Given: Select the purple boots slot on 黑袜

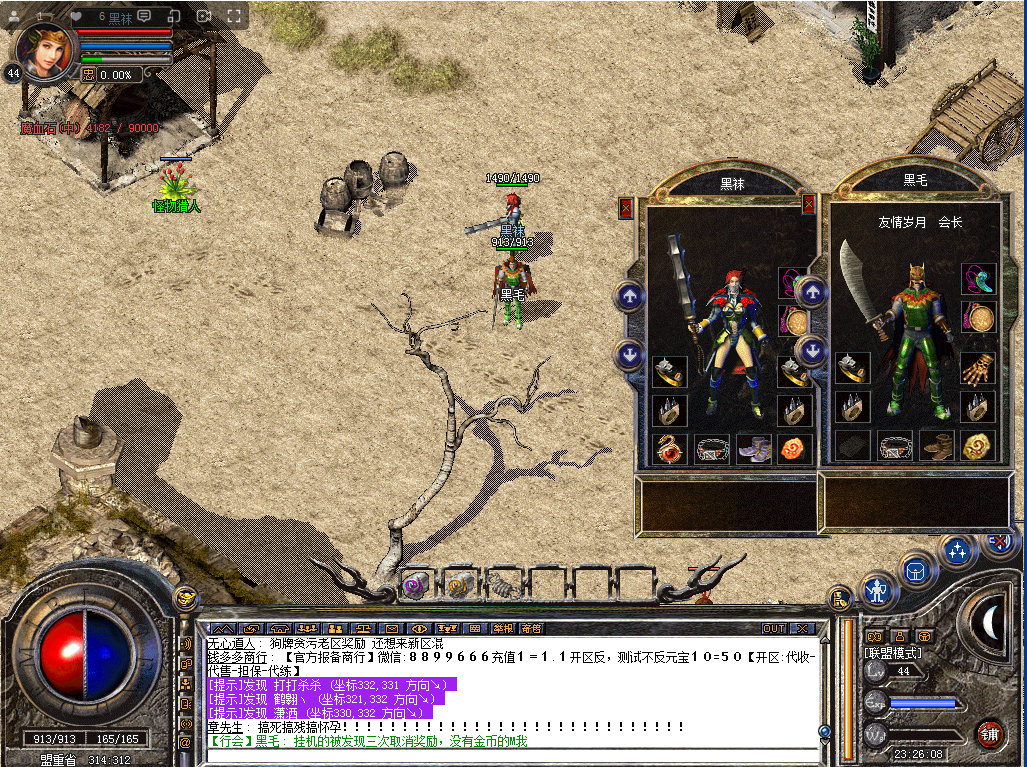Looking at the screenshot, I should 752,448.
